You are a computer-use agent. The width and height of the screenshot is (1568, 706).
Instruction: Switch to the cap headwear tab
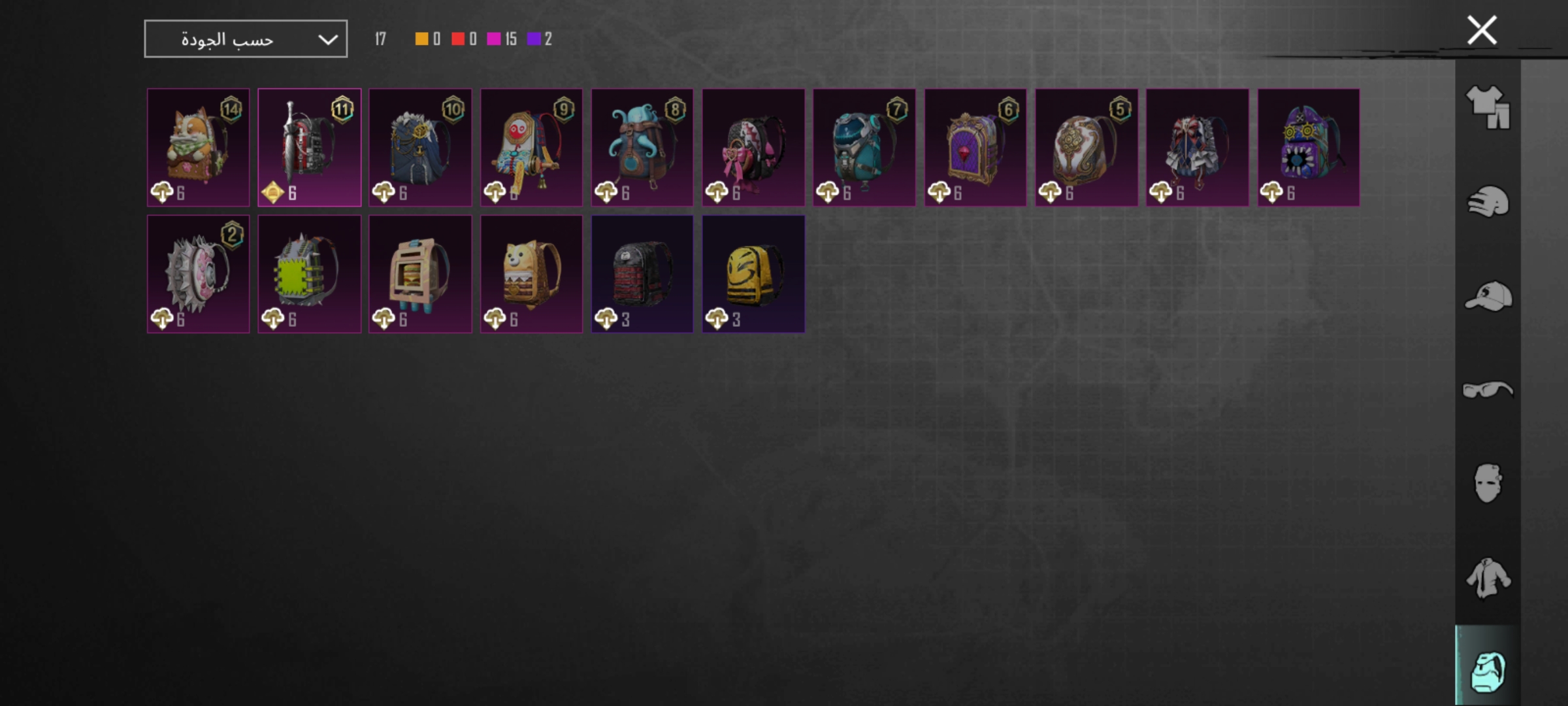tap(1488, 296)
